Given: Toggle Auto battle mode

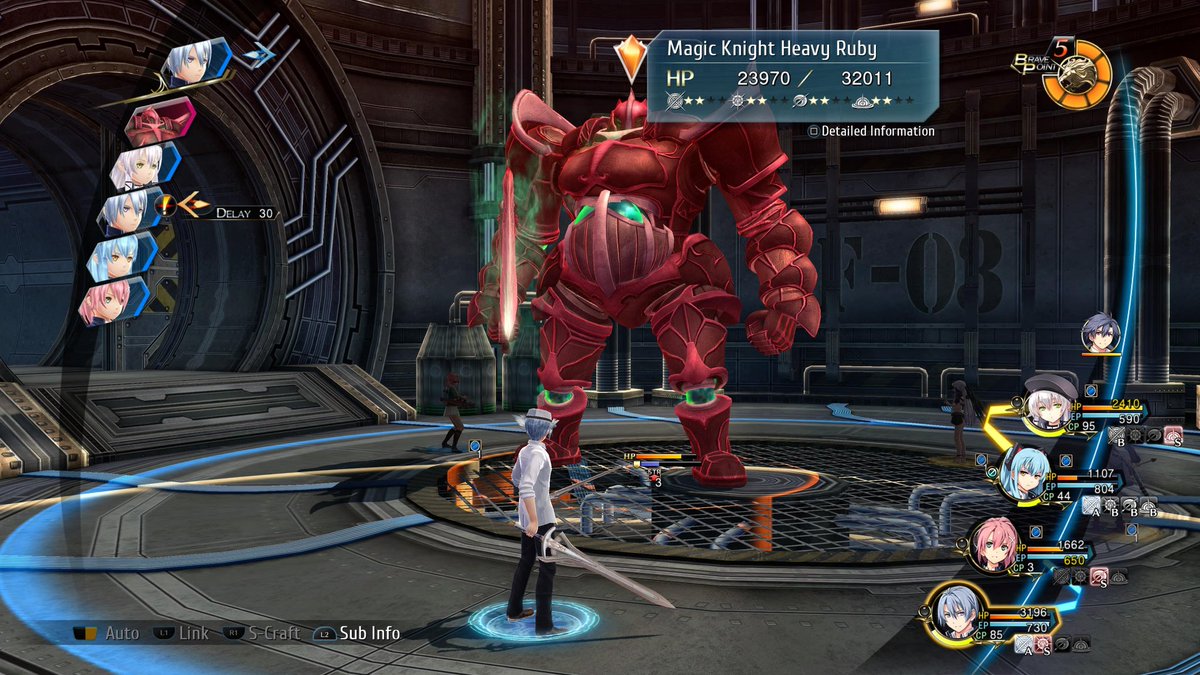Looking at the screenshot, I should click(x=109, y=633).
